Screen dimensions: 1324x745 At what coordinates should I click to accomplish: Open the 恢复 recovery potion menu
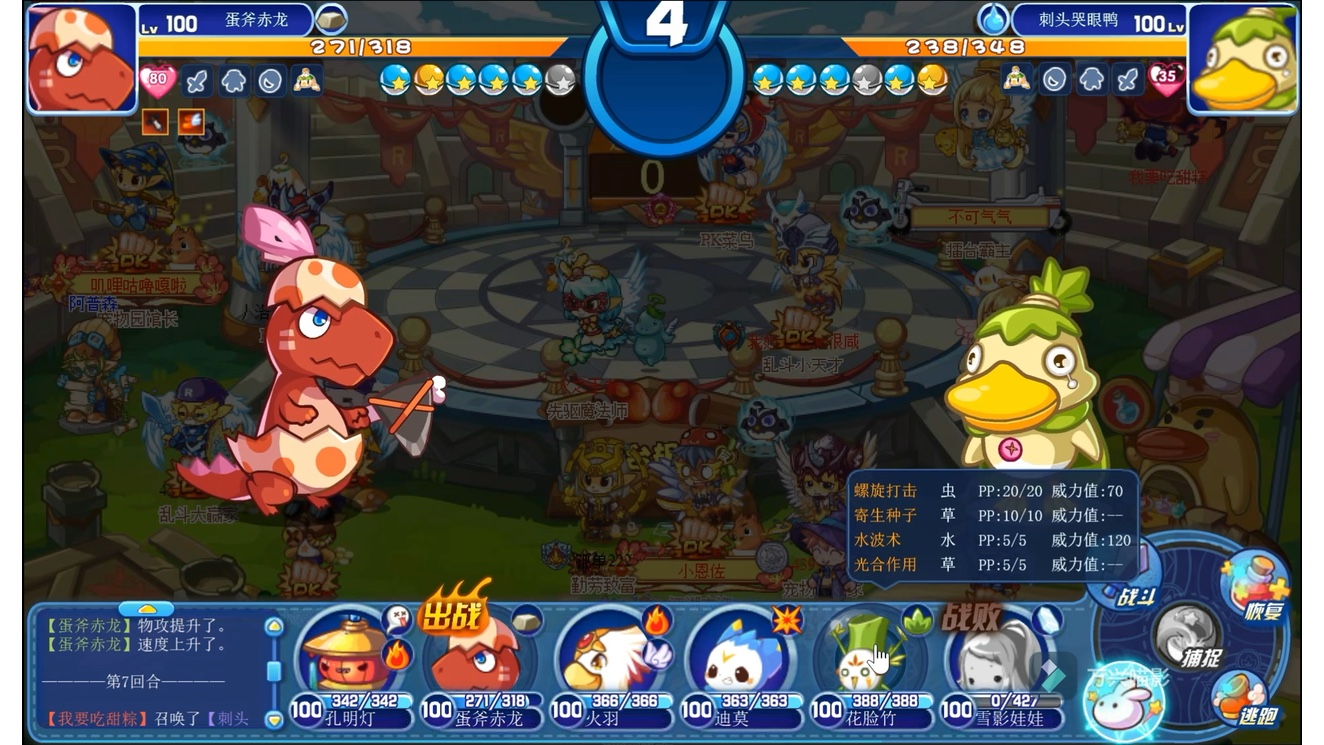pyautogui.click(x=1254, y=590)
